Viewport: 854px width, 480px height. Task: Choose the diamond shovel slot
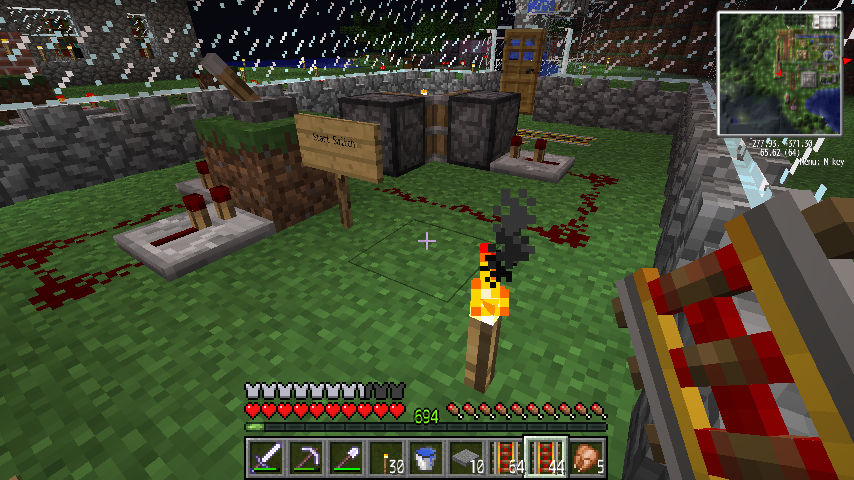[x=345, y=458]
